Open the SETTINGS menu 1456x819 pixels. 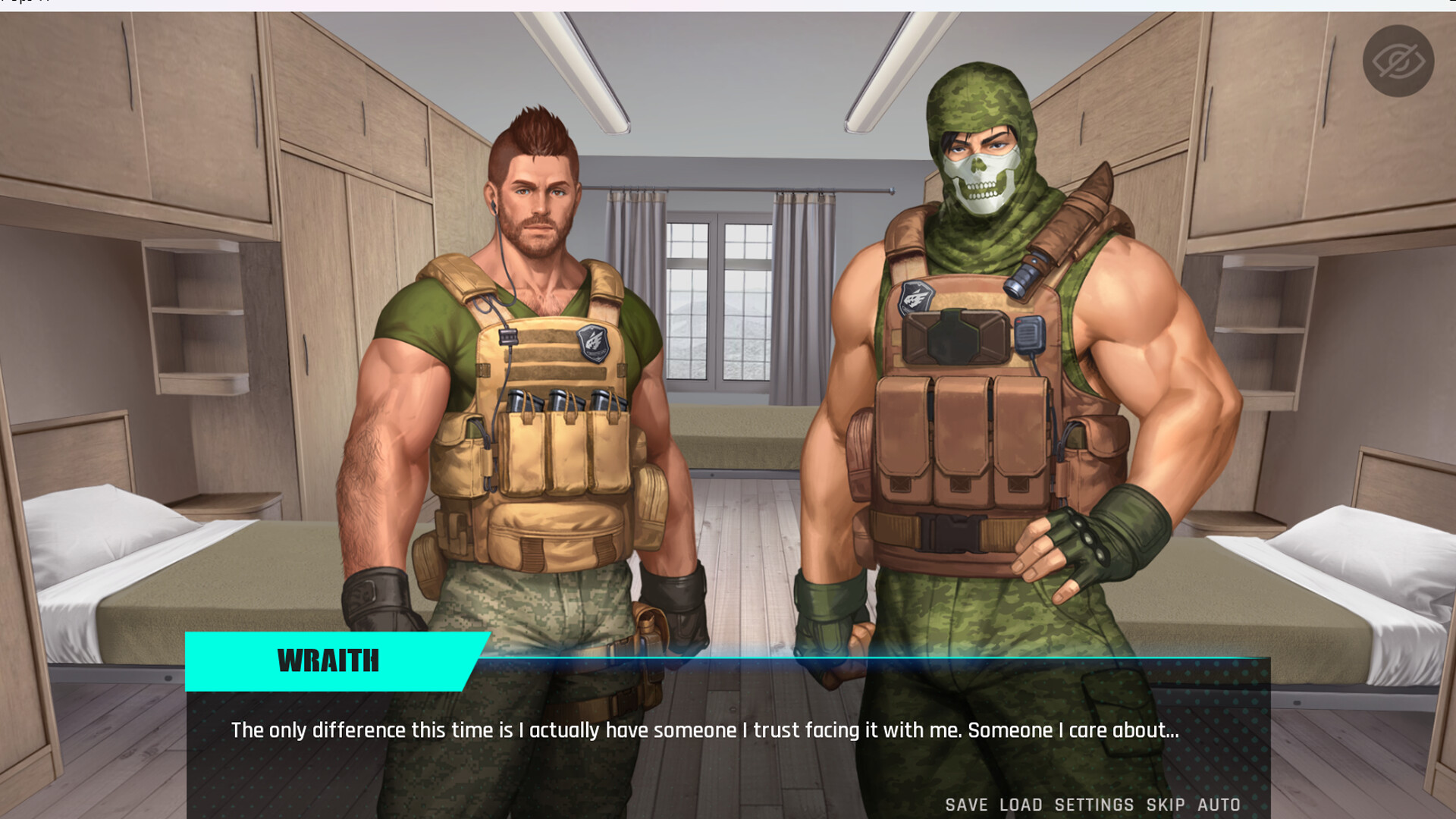pyautogui.click(x=1094, y=805)
